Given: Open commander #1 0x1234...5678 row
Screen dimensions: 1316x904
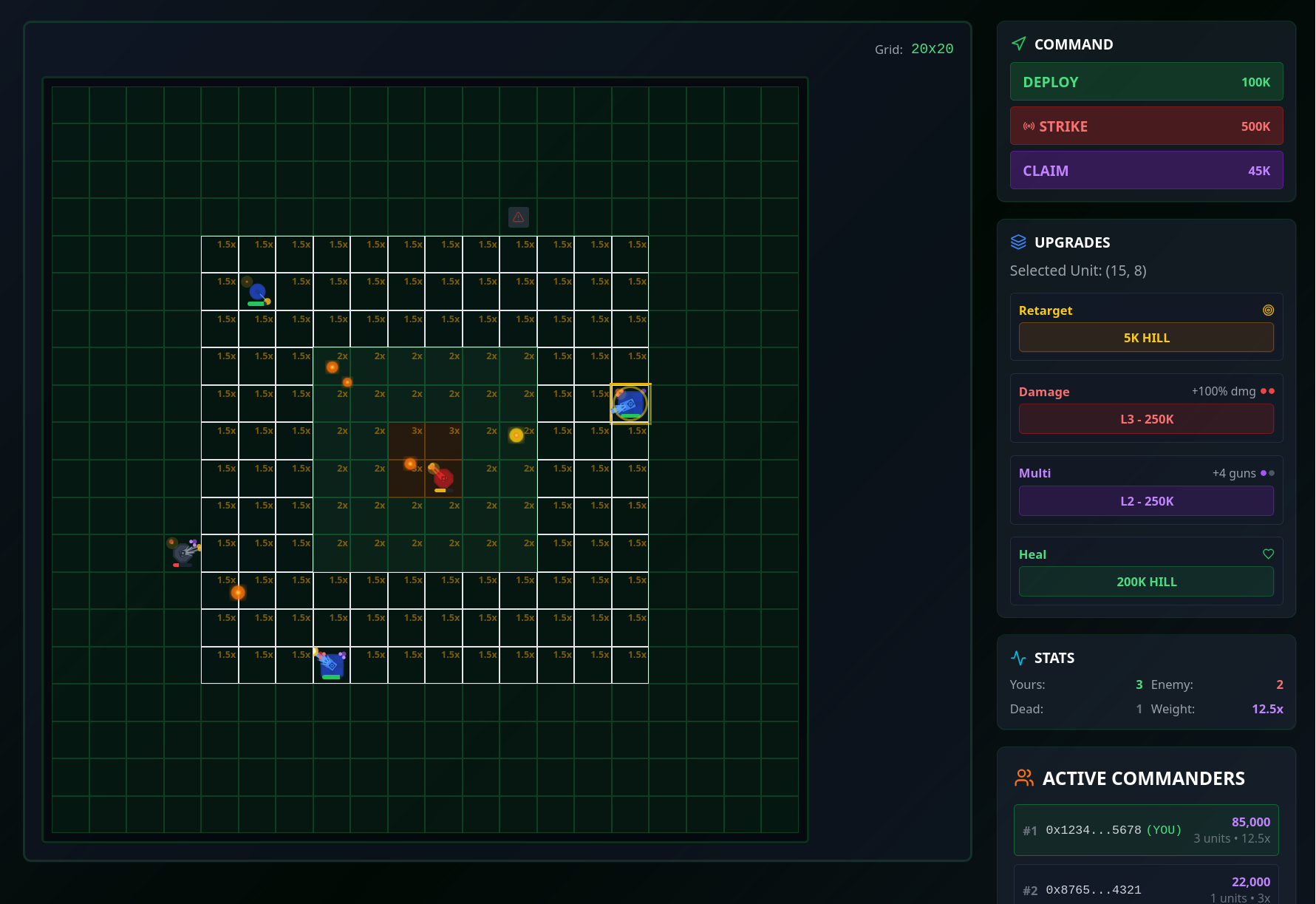Looking at the screenshot, I should click(1146, 830).
